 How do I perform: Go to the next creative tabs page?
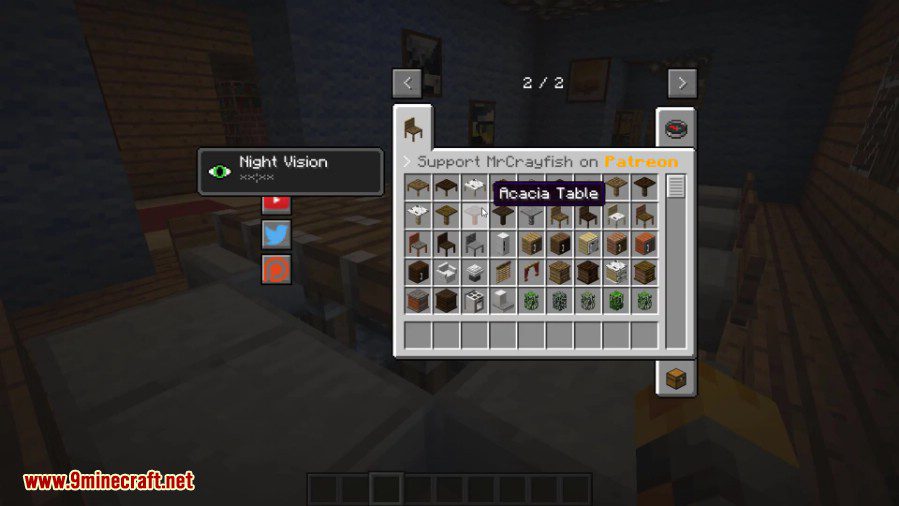(682, 82)
